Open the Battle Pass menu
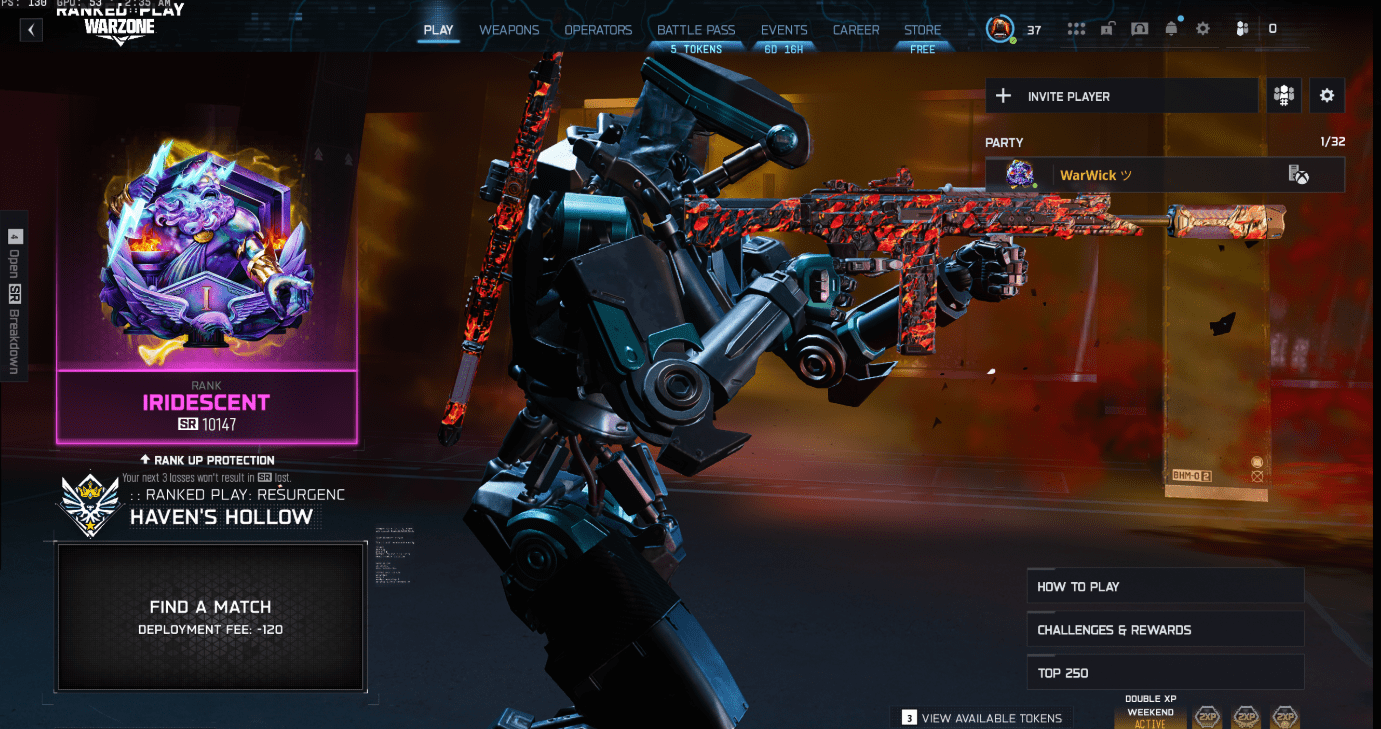This screenshot has height=729, width=1381. 696,30
